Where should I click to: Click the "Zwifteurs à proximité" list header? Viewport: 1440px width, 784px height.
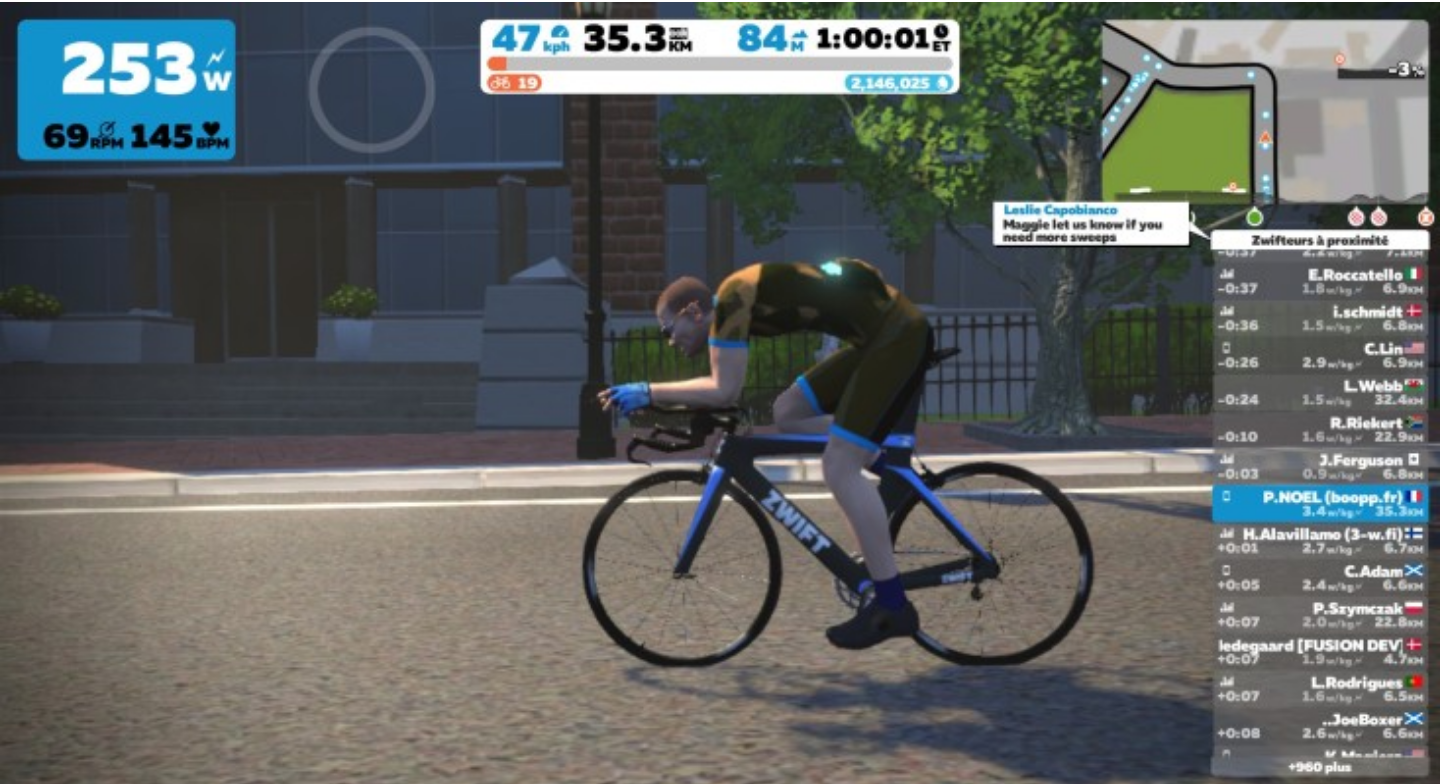(1320, 240)
